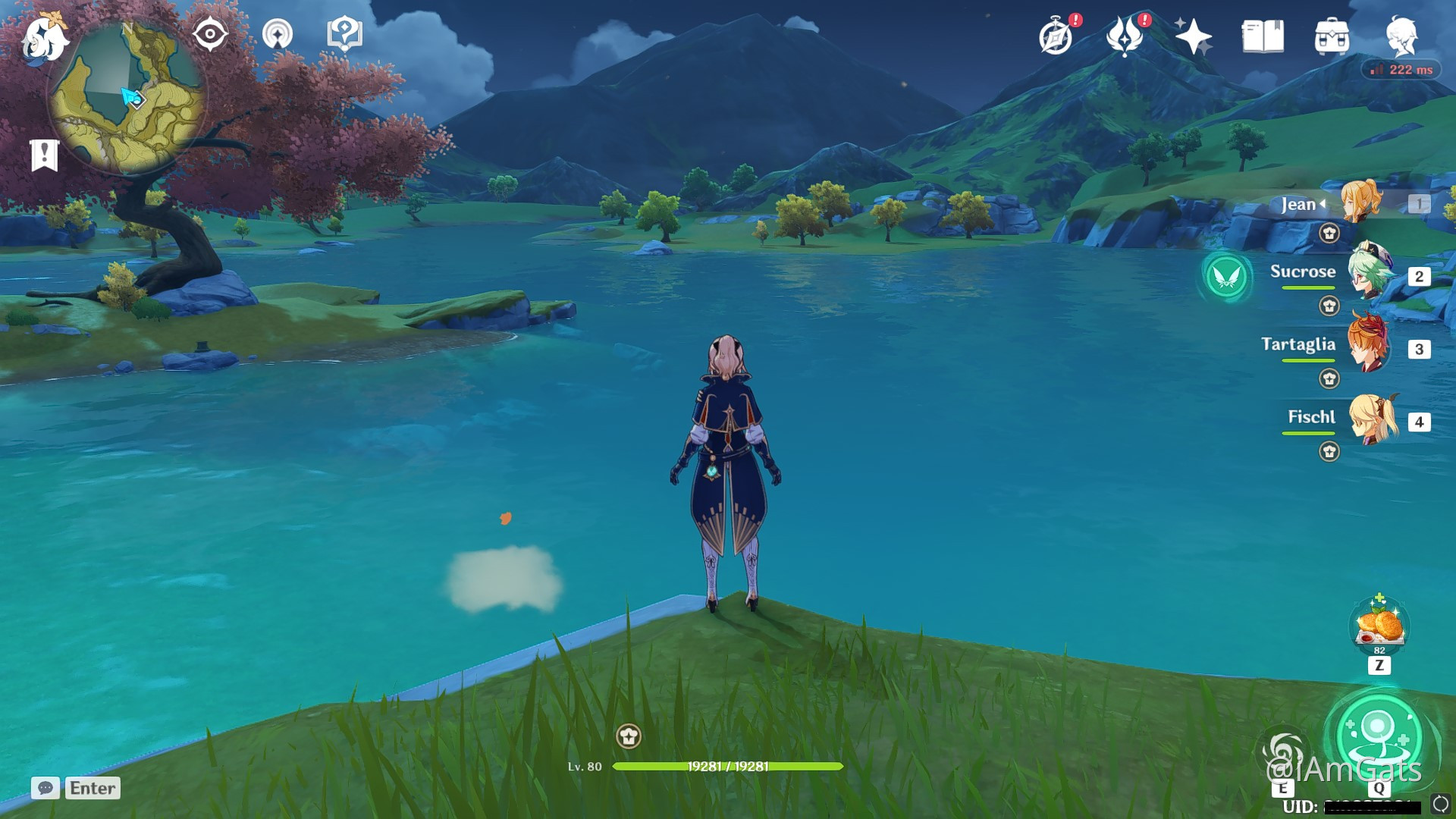
Task: Switch to party member Fischl
Action: [1373, 419]
